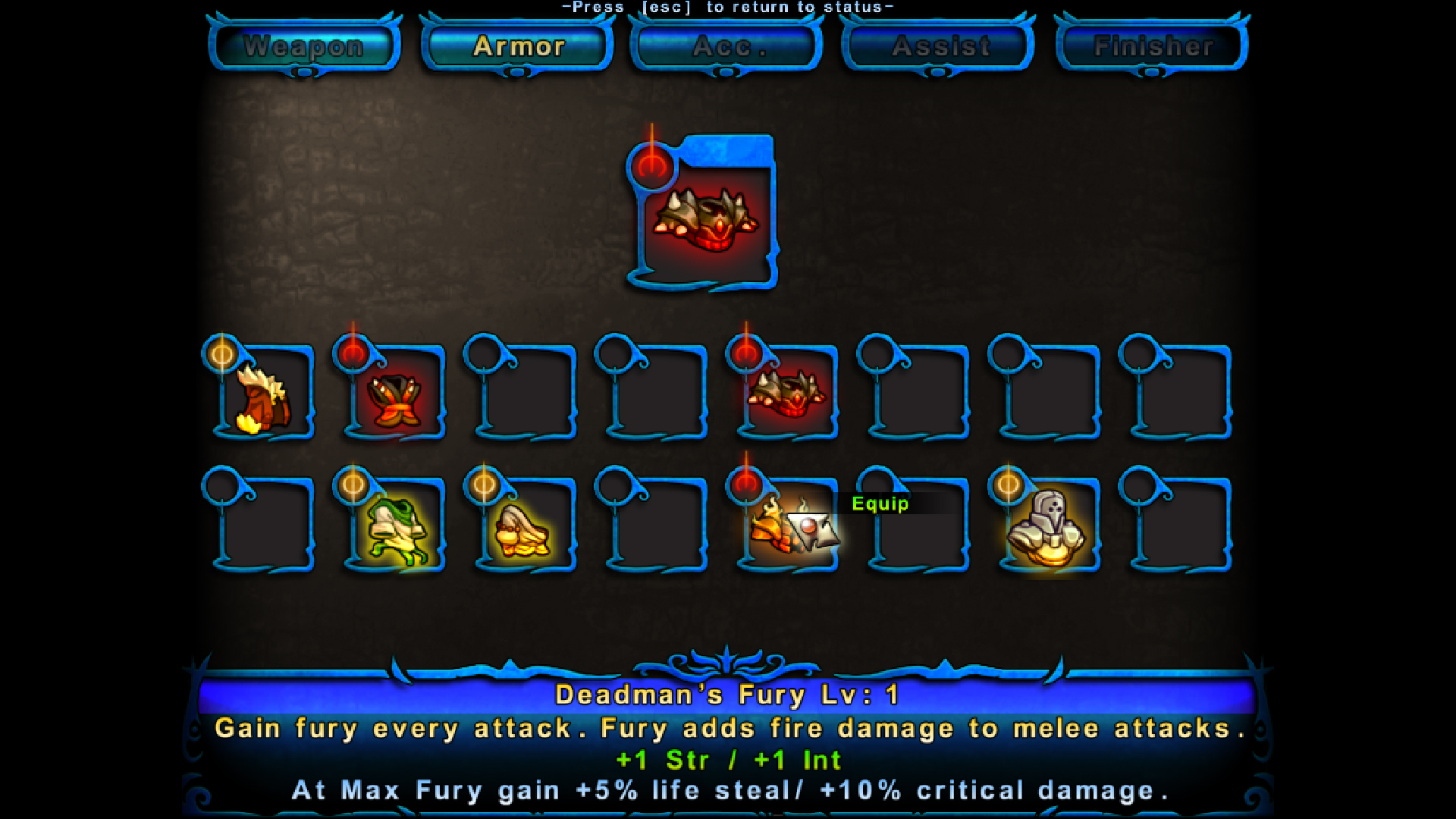
Task: Click the gold orb marker on the fur cloak slot
Action: (221, 353)
